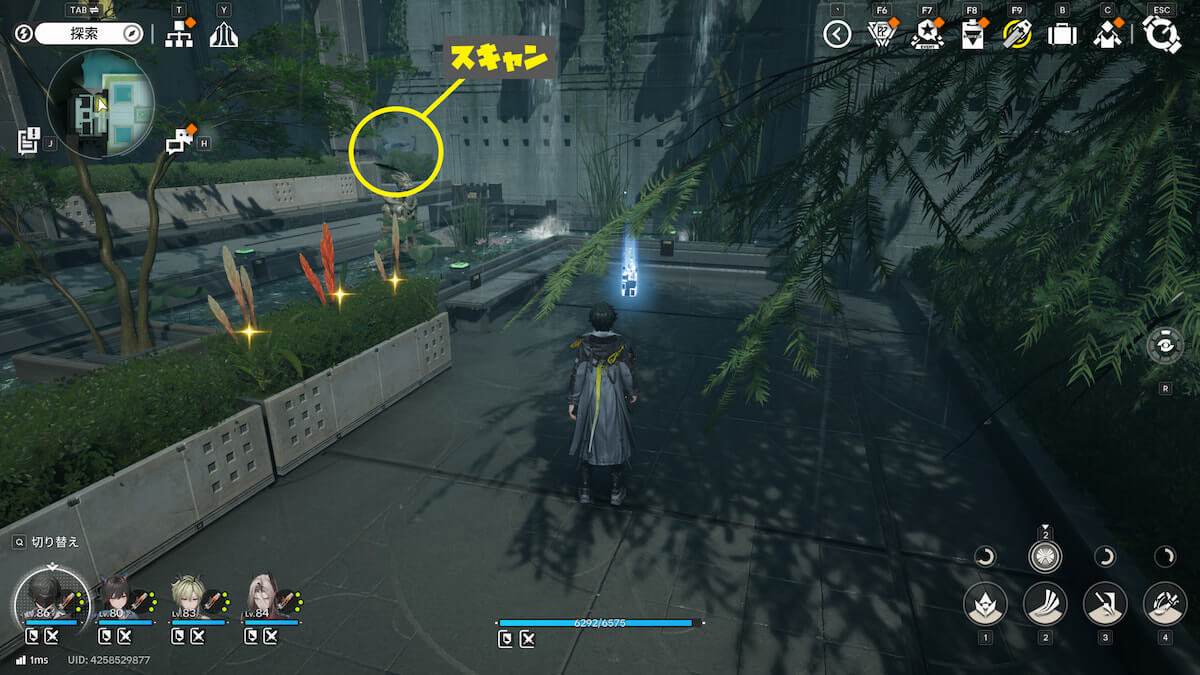The width and height of the screenshot is (1200, 675).
Task: Select the triple-arrow upgrade icon
Action: click(x=223, y=35)
